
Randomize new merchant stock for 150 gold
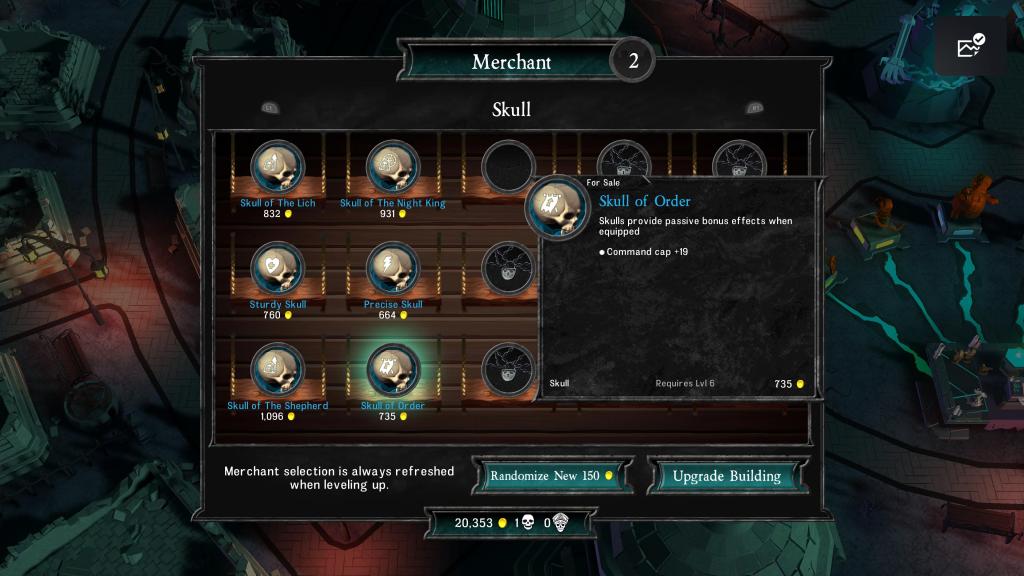point(552,476)
